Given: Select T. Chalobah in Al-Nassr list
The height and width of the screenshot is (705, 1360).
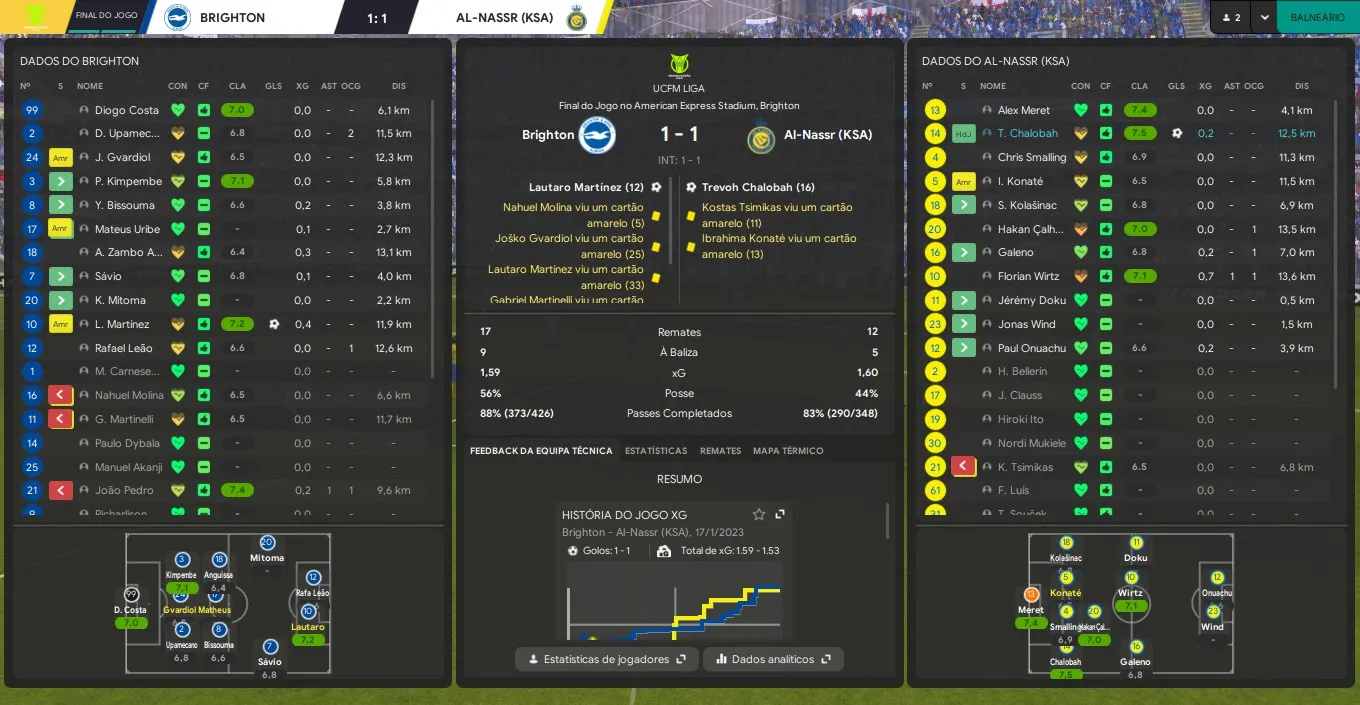Looking at the screenshot, I should [x=1027, y=133].
